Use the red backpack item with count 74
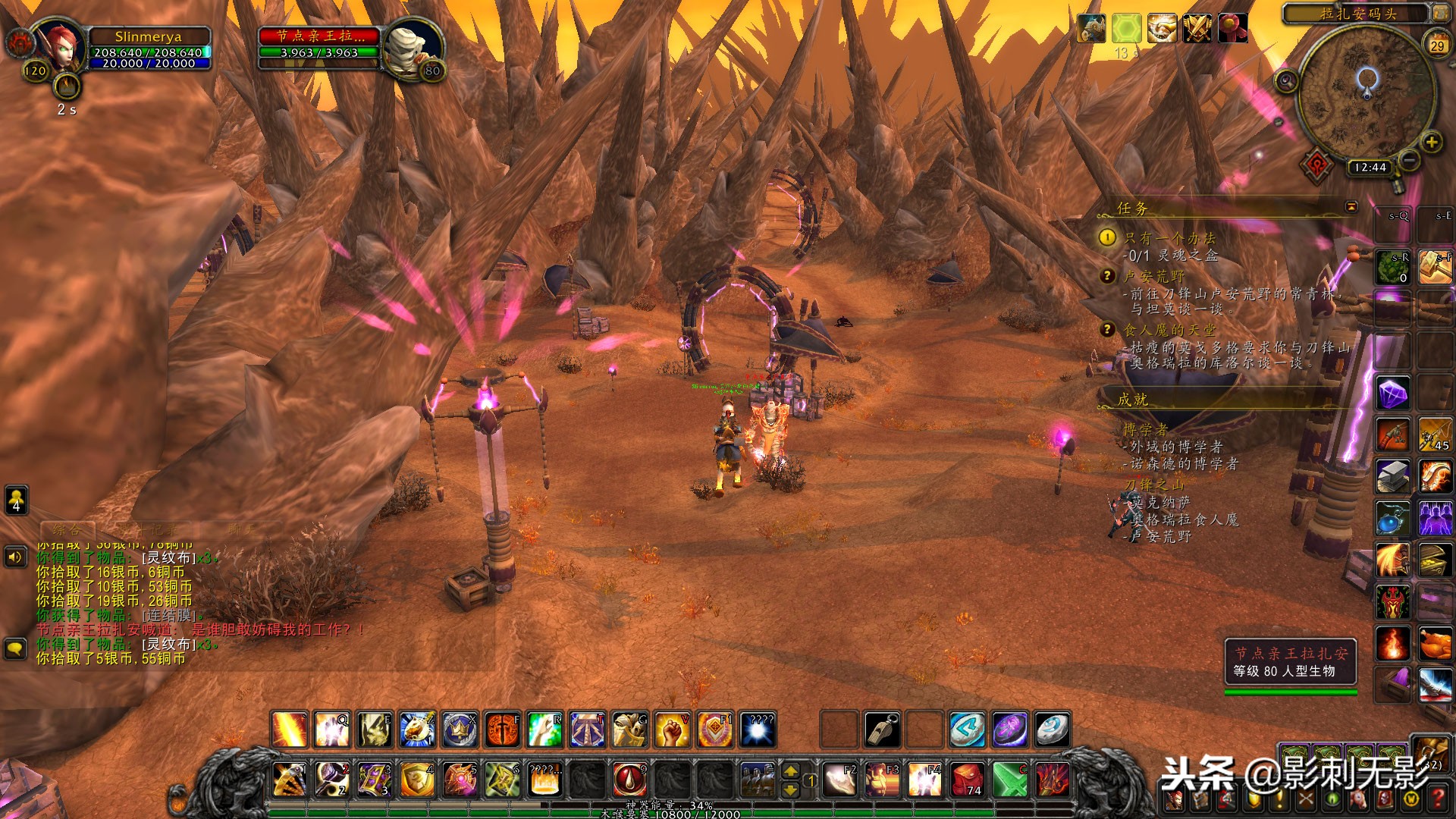The width and height of the screenshot is (1456, 819). coord(968,780)
